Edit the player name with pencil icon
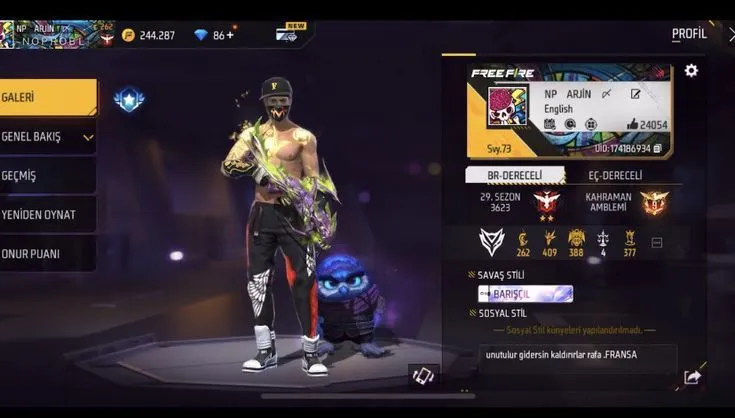The width and height of the screenshot is (735, 418). click(635, 94)
